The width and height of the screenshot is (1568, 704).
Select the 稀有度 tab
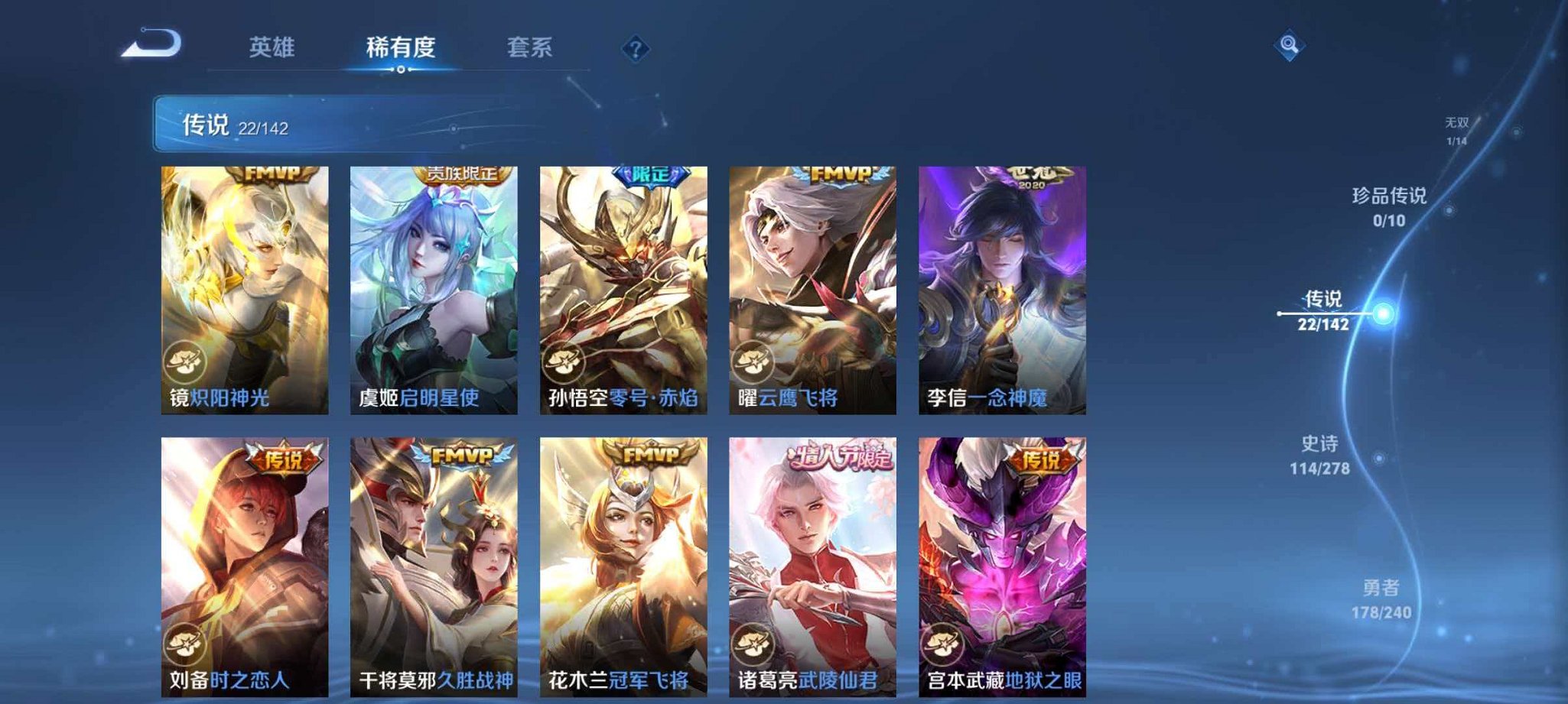[x=401, y=47]
